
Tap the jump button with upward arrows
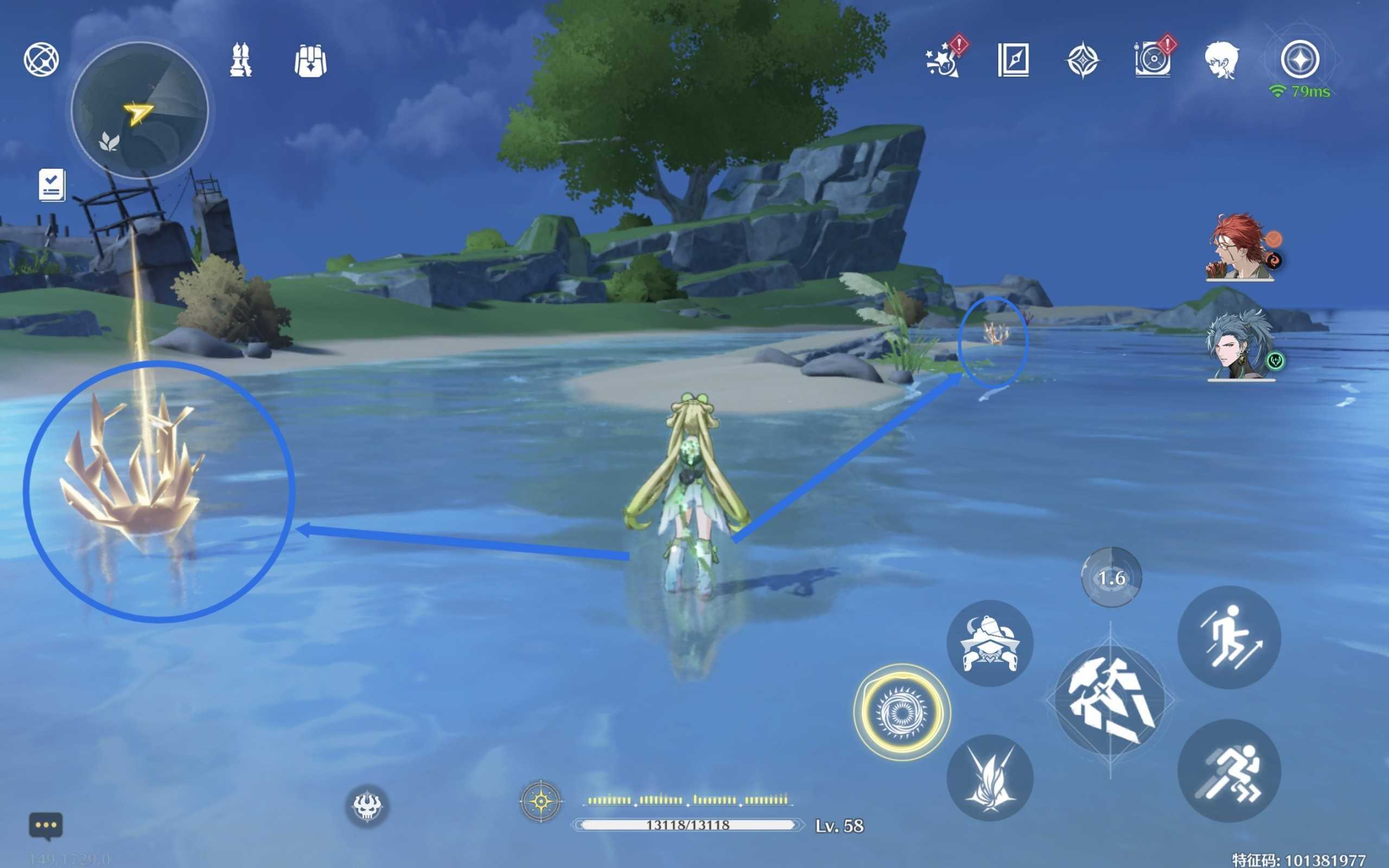[x=1229, y=637]
